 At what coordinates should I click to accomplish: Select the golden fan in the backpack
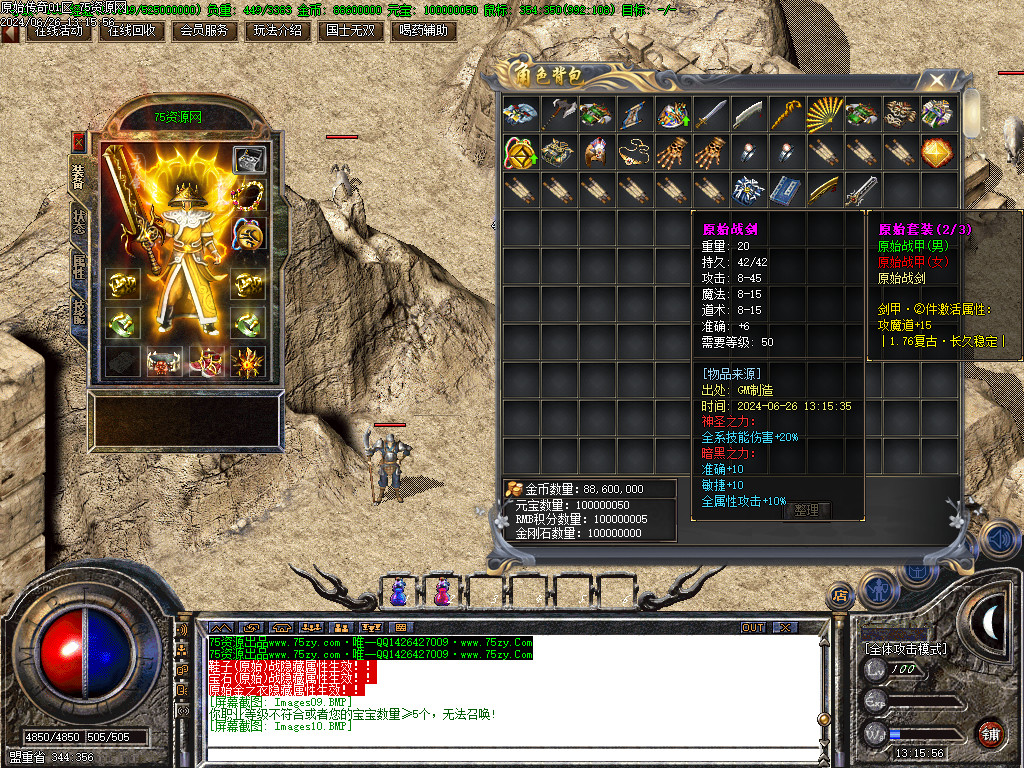[x=824, y=114]
